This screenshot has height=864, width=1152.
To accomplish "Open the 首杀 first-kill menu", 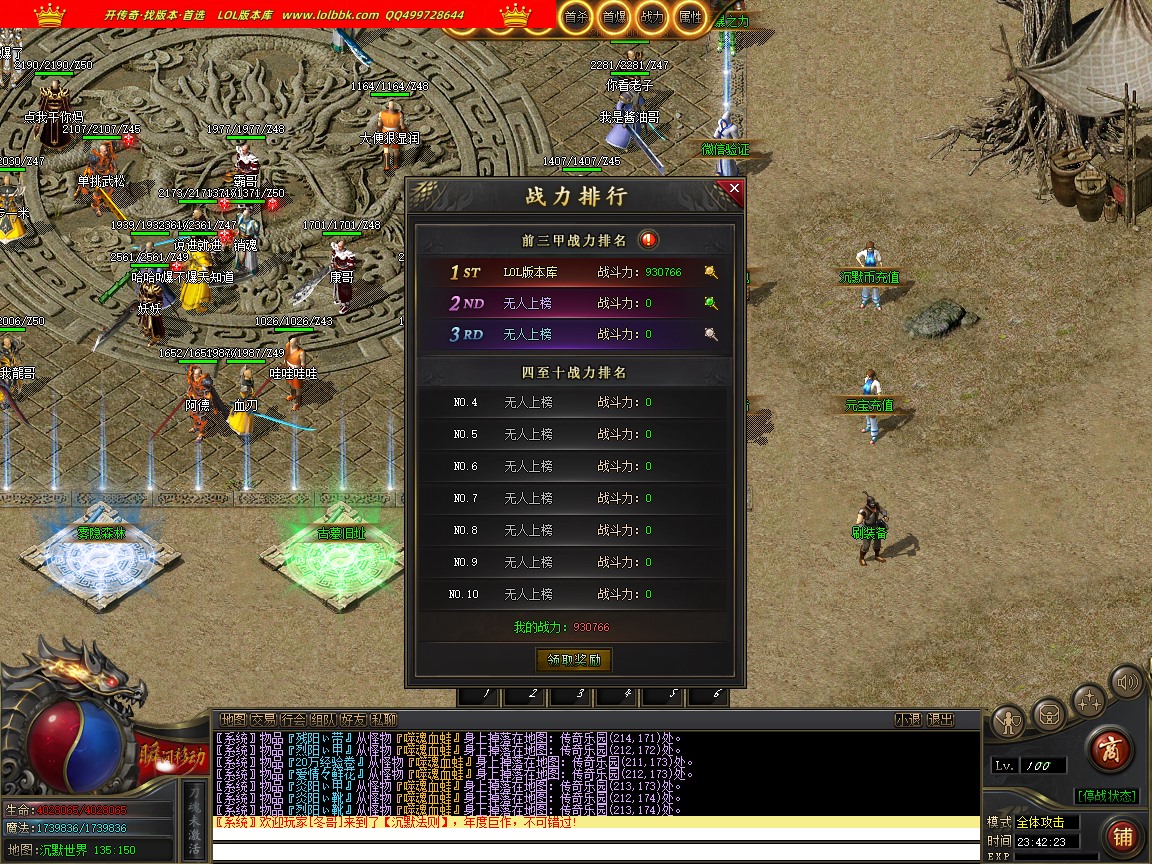I will (x=575, y=16).
